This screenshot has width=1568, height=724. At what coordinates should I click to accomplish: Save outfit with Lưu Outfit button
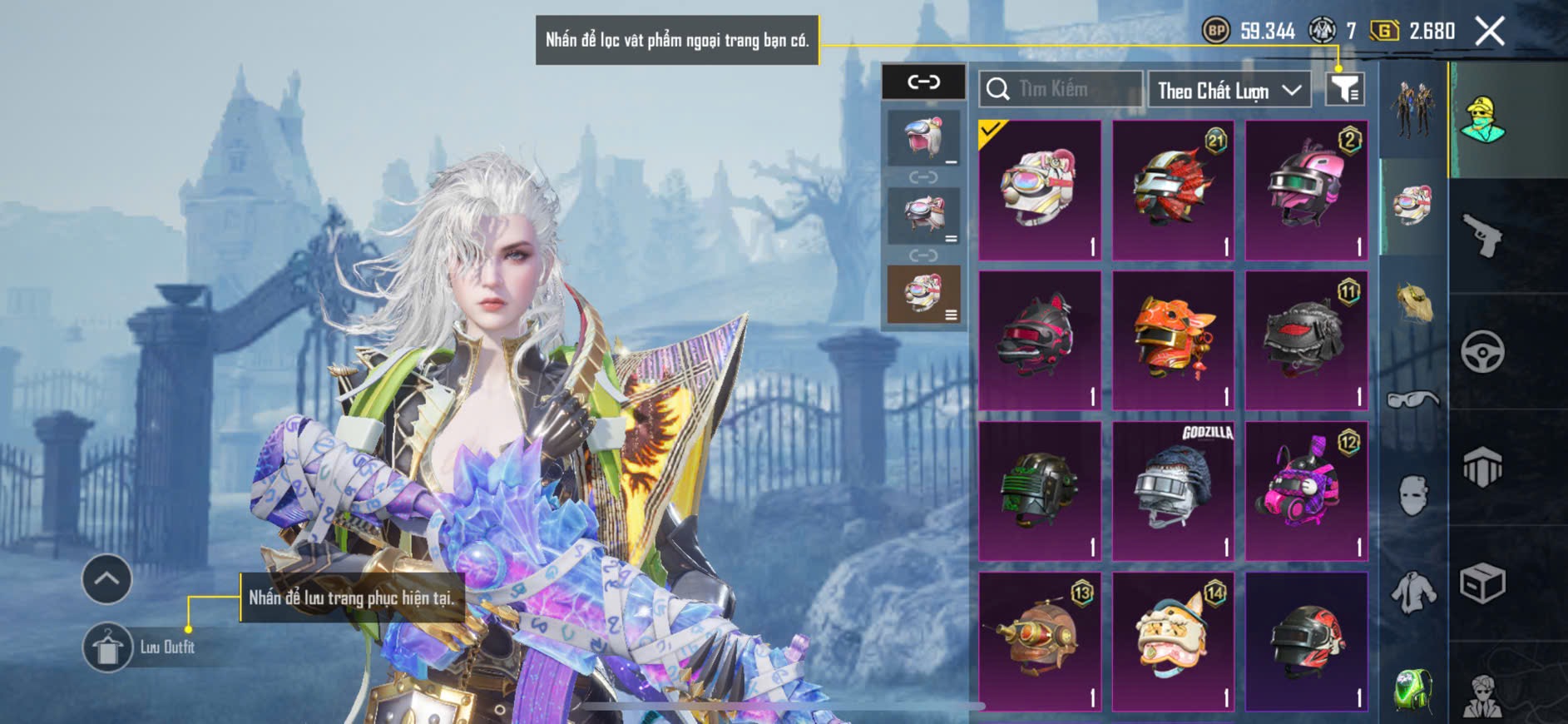pyautogui.click(x=141, y=647)
